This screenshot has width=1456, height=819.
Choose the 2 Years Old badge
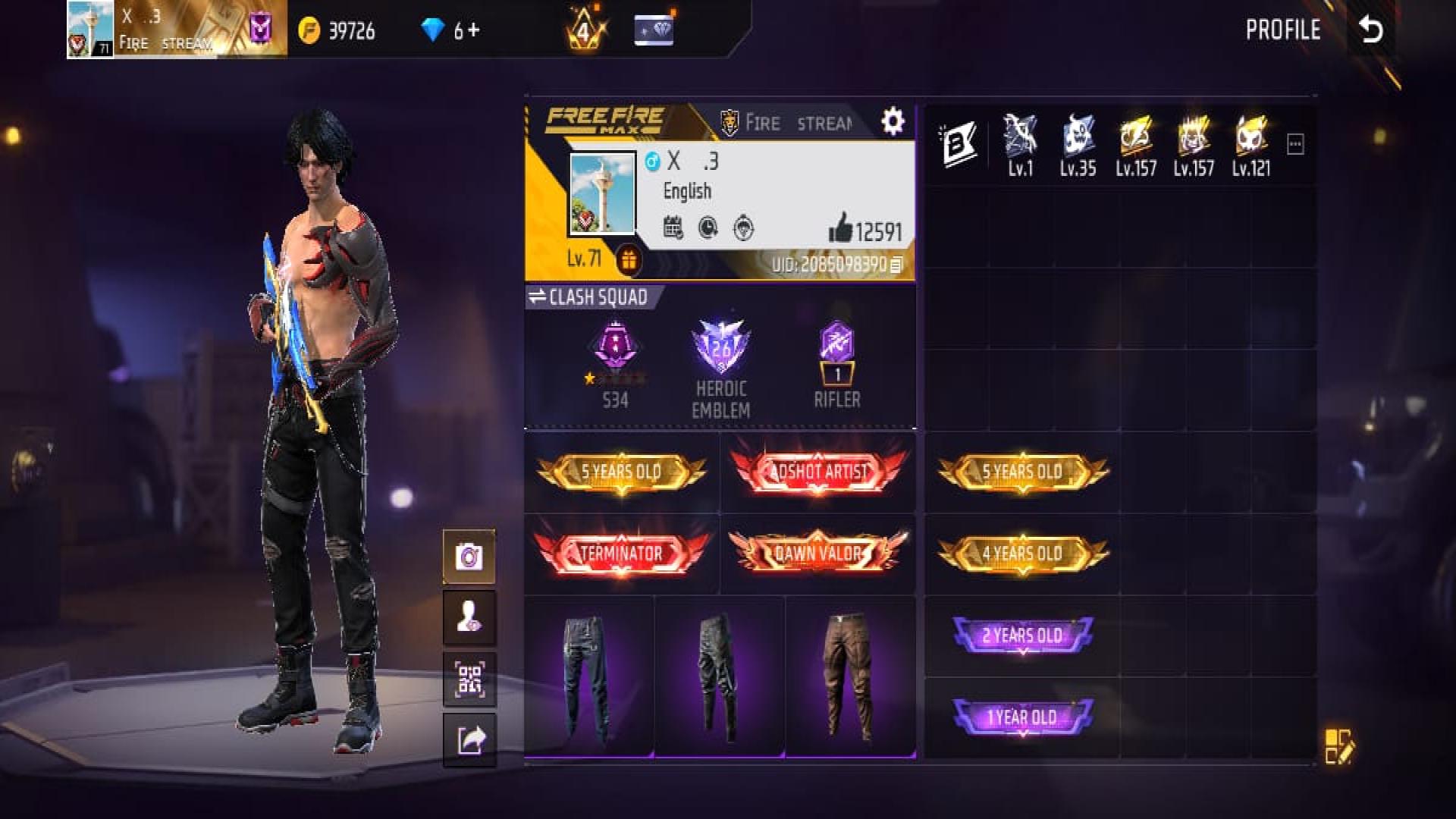coord(1022,635)
